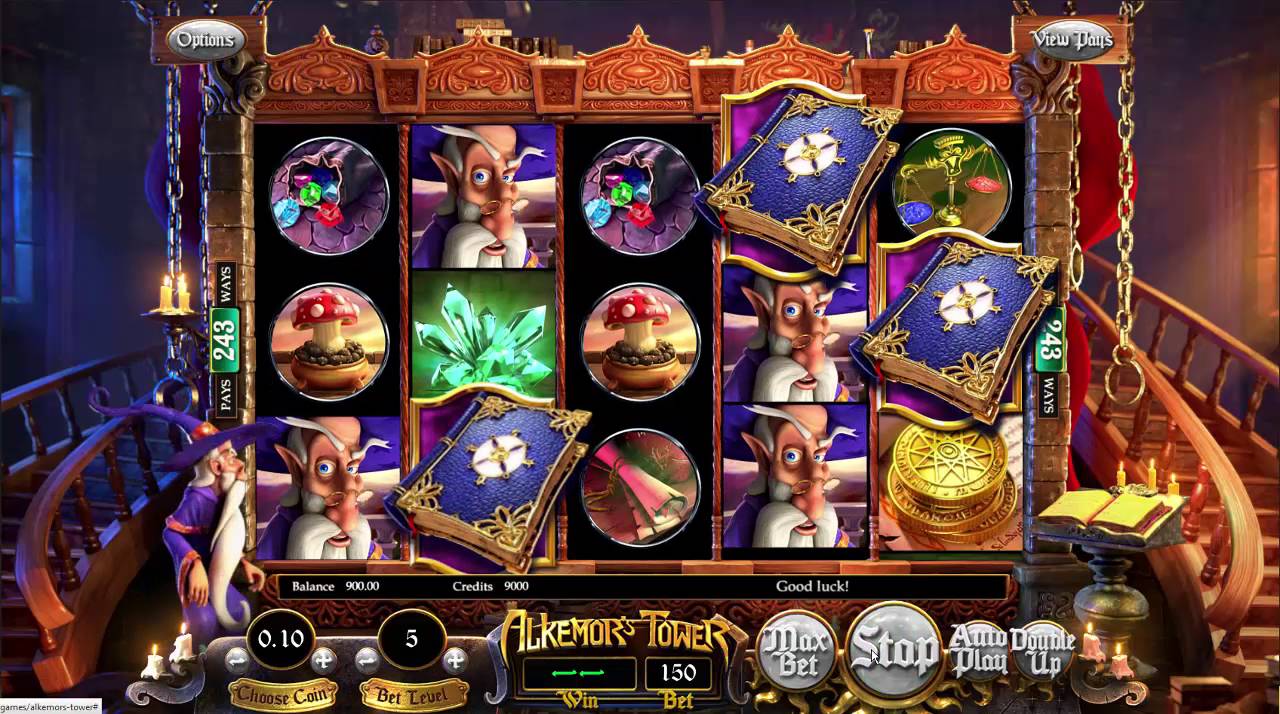The image size is (1280, 714).
Task: Lower the bet level
Action: [x=368, y=660]
